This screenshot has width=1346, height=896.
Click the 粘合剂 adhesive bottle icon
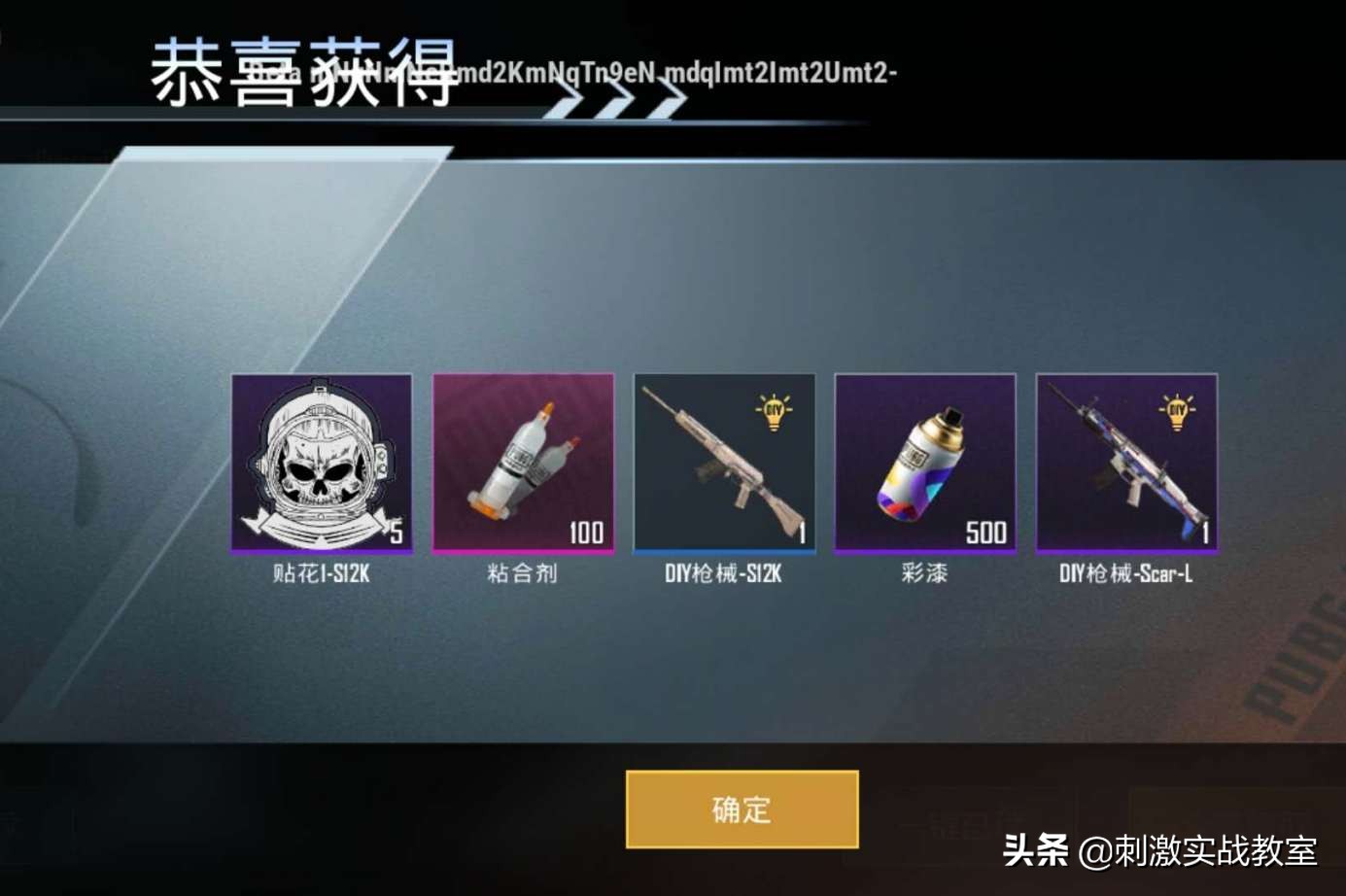(x=524, y=462)
